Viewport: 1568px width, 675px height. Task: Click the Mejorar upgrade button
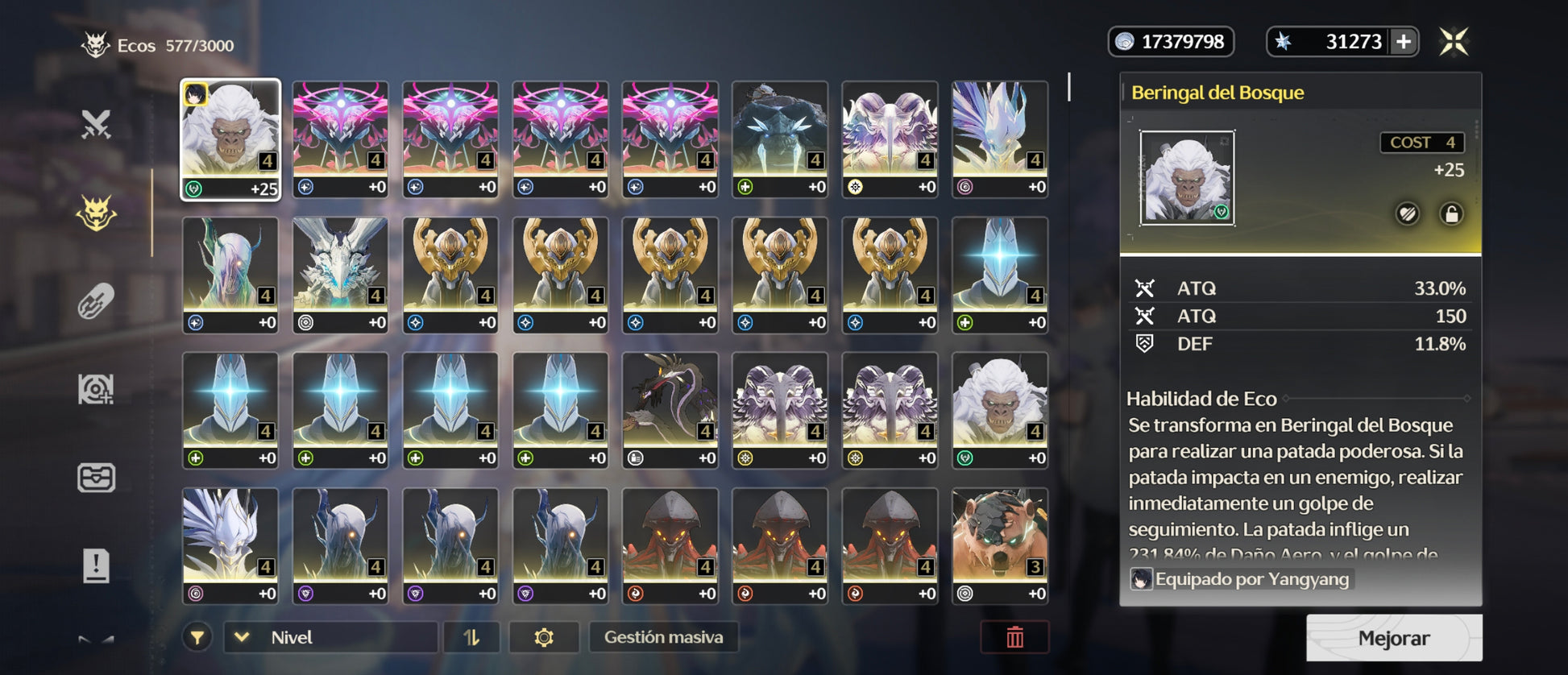(x=1393, y=638)
